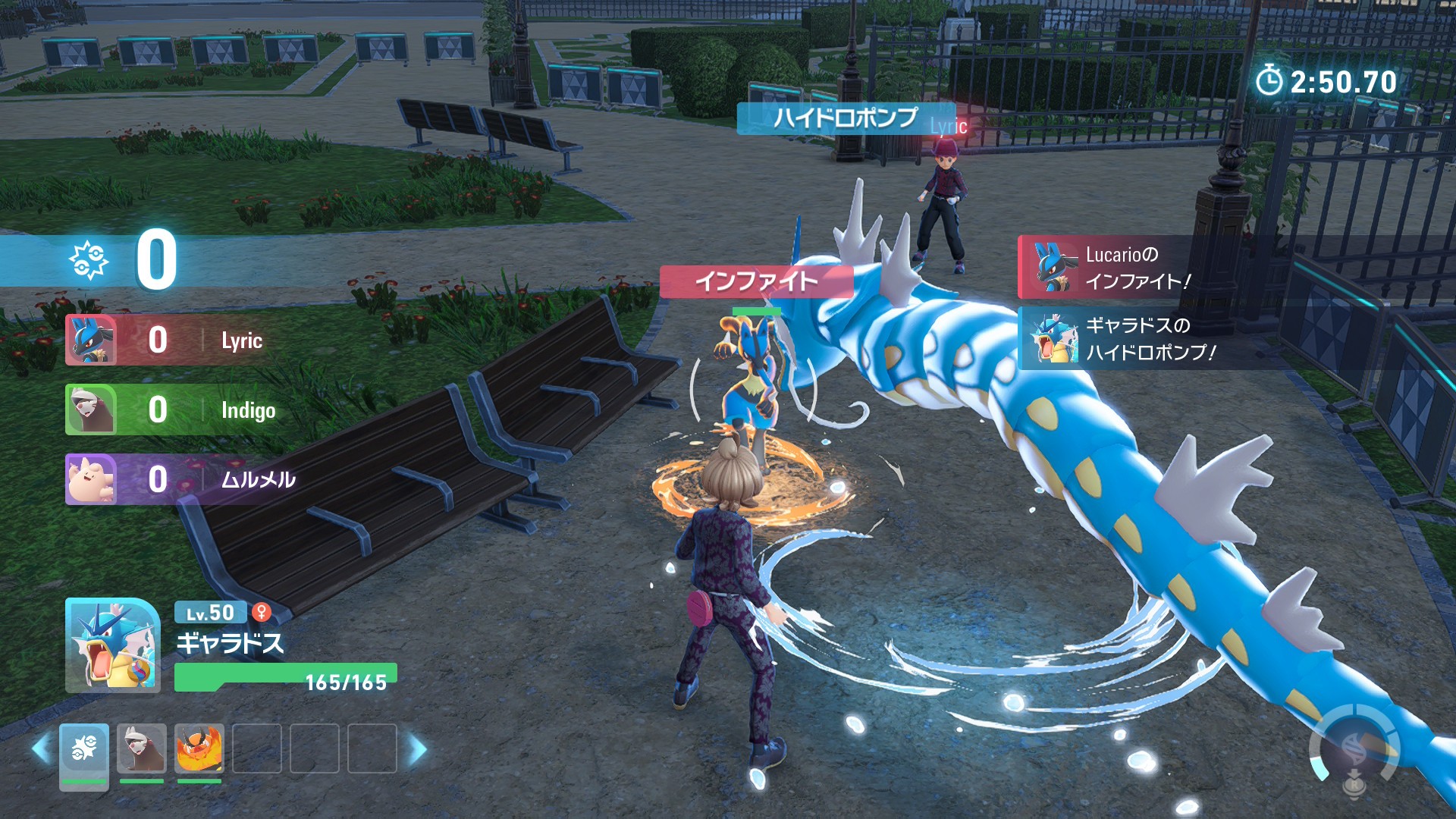
Task: Click the left party arrow
Action: coord(41,749)
